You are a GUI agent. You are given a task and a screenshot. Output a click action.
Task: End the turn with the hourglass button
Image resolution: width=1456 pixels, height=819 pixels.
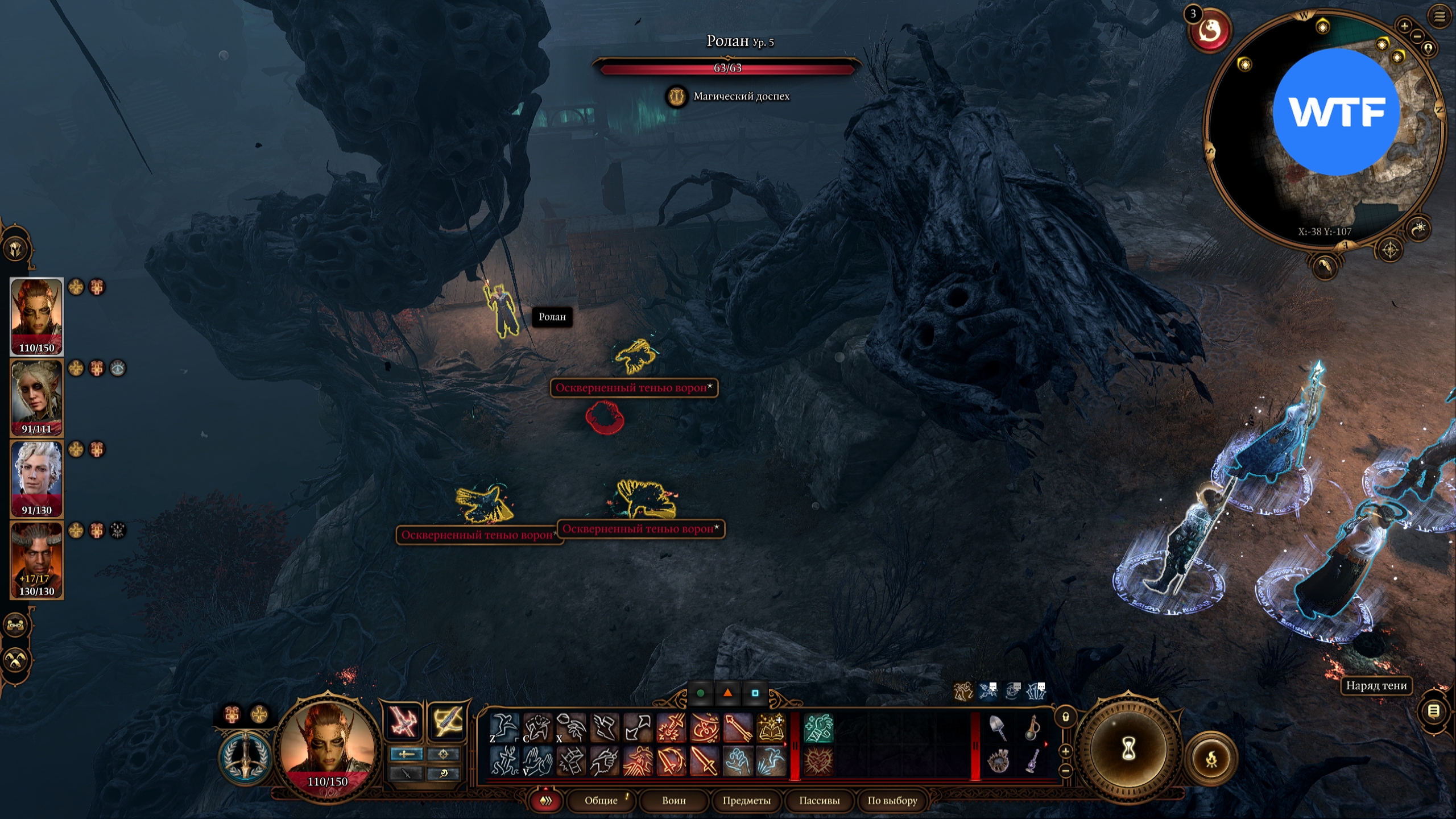point(1128,749)
